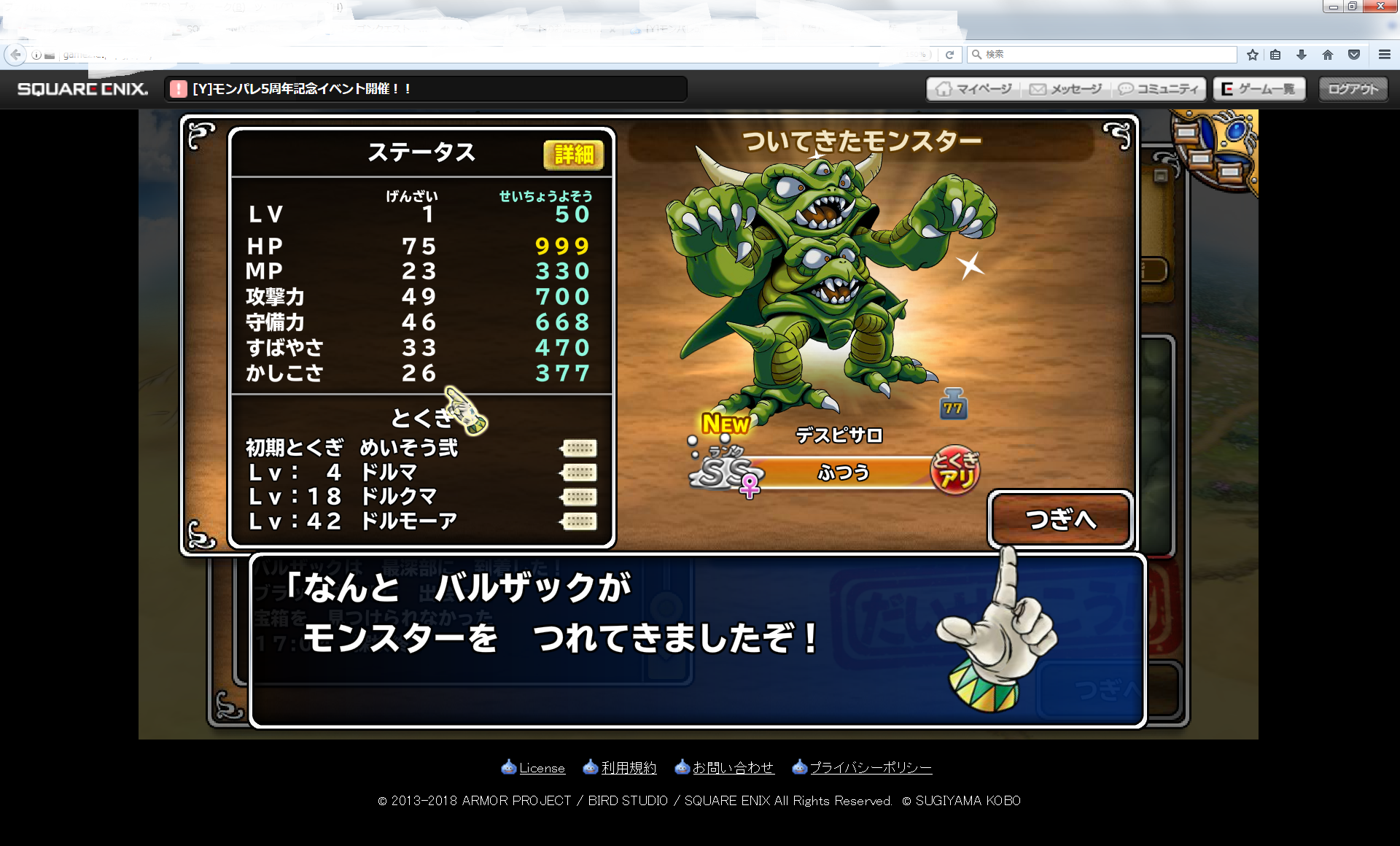Open the お問い合わせ contact link
1400x846 pixels.
(732, 768)
